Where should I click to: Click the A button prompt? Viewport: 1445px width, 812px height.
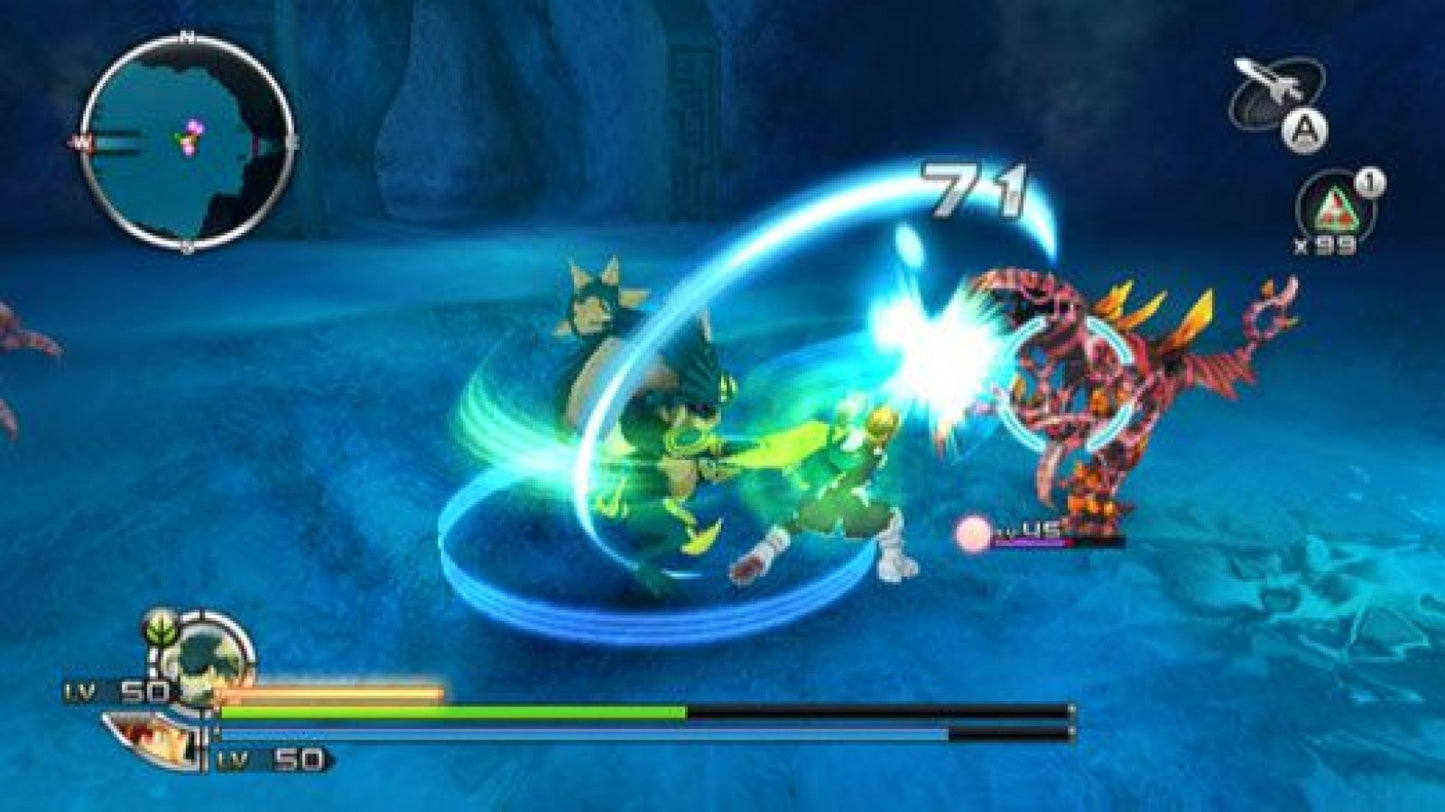(1305, 128)
